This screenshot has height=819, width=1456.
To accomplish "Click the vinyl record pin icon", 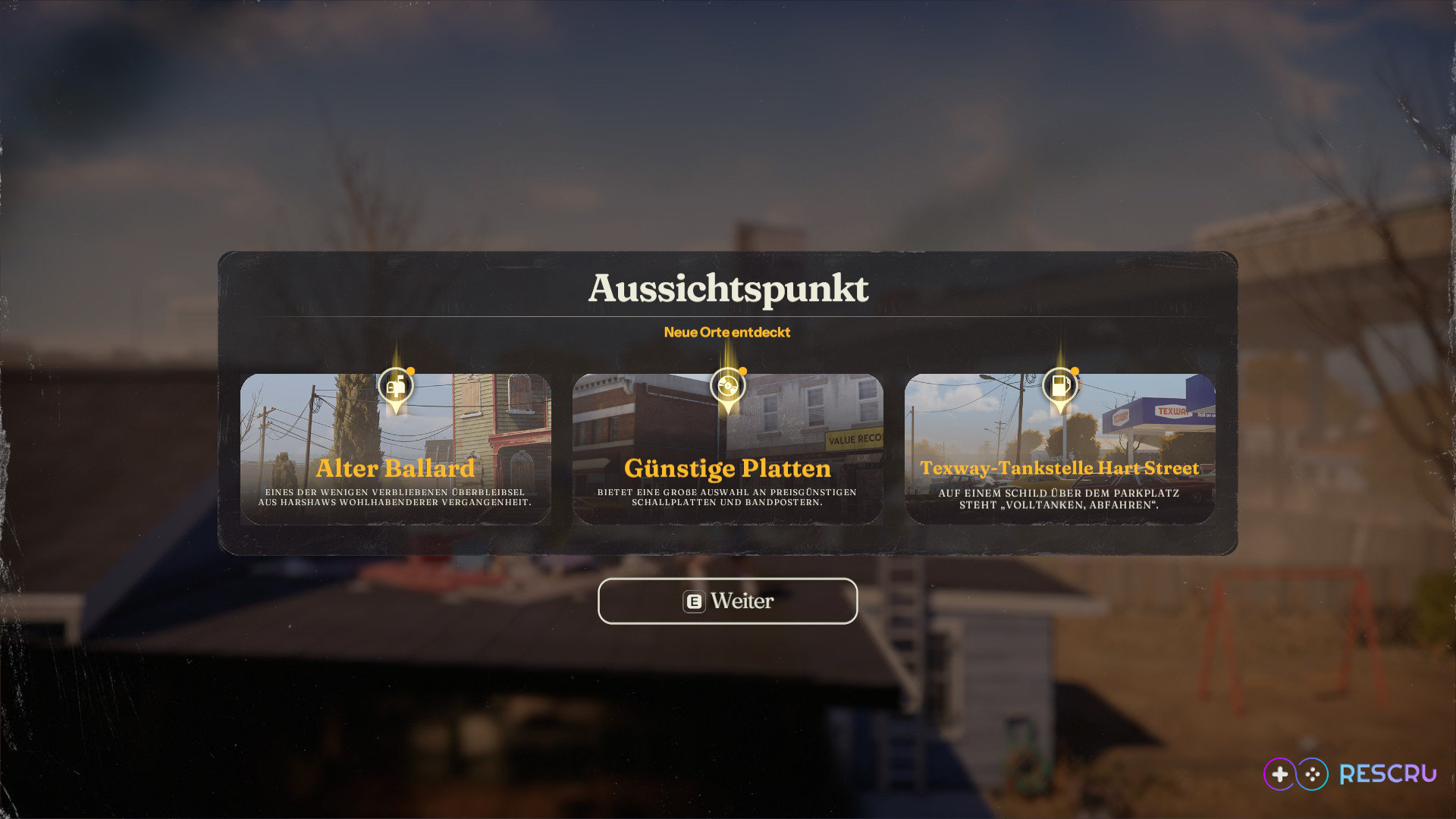I will click(727, 386).
